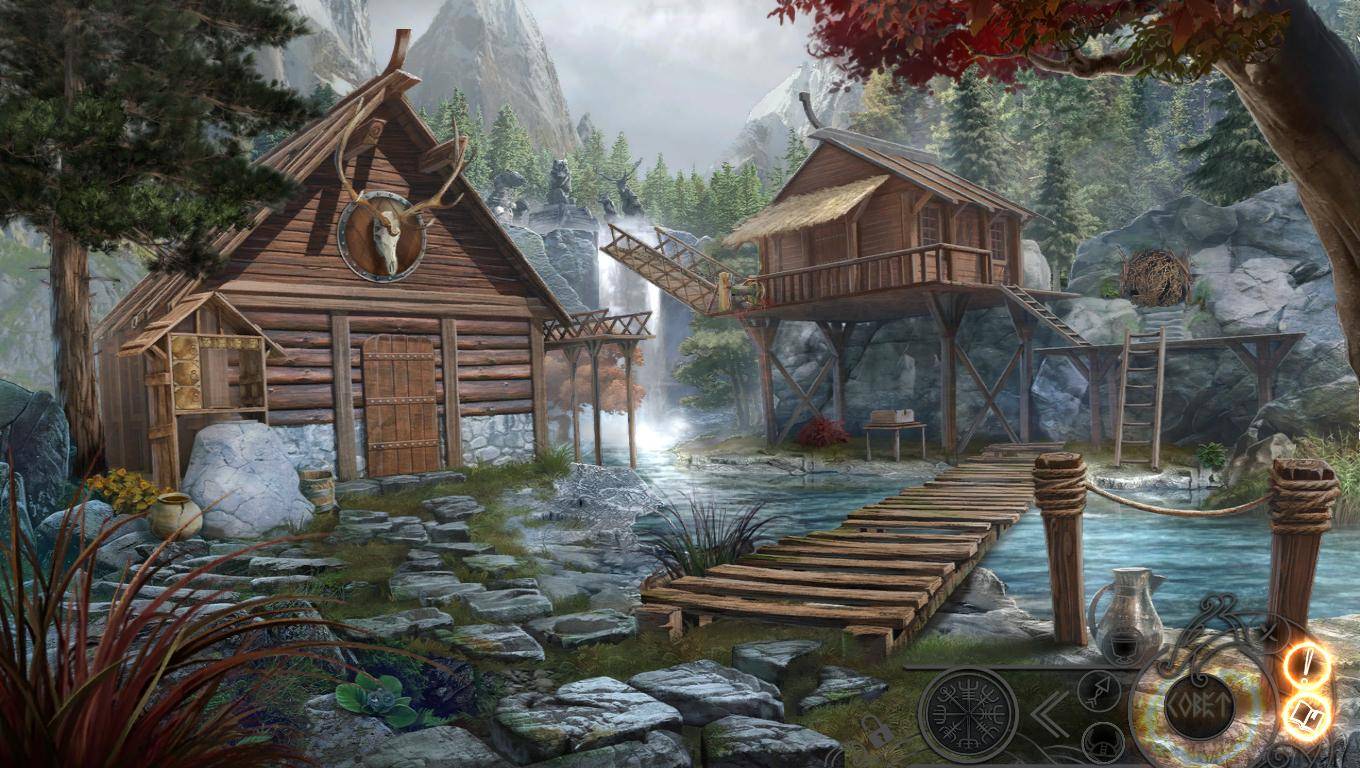This screenshot has width=1360, height=768.
Task: Toggle the padlock inventory lock
Action: [878, 735]
